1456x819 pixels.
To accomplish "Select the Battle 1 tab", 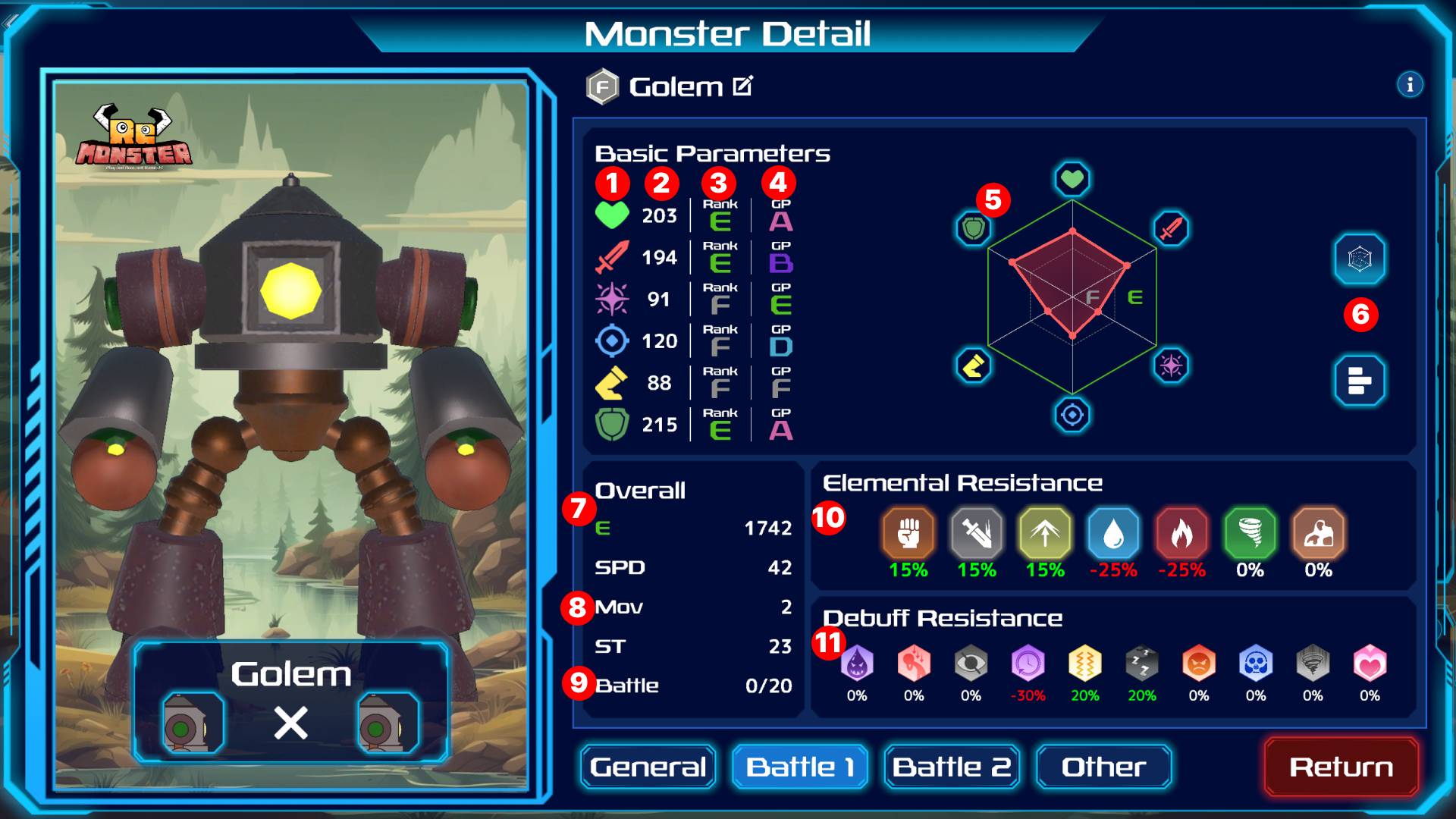I will point(800,767).
